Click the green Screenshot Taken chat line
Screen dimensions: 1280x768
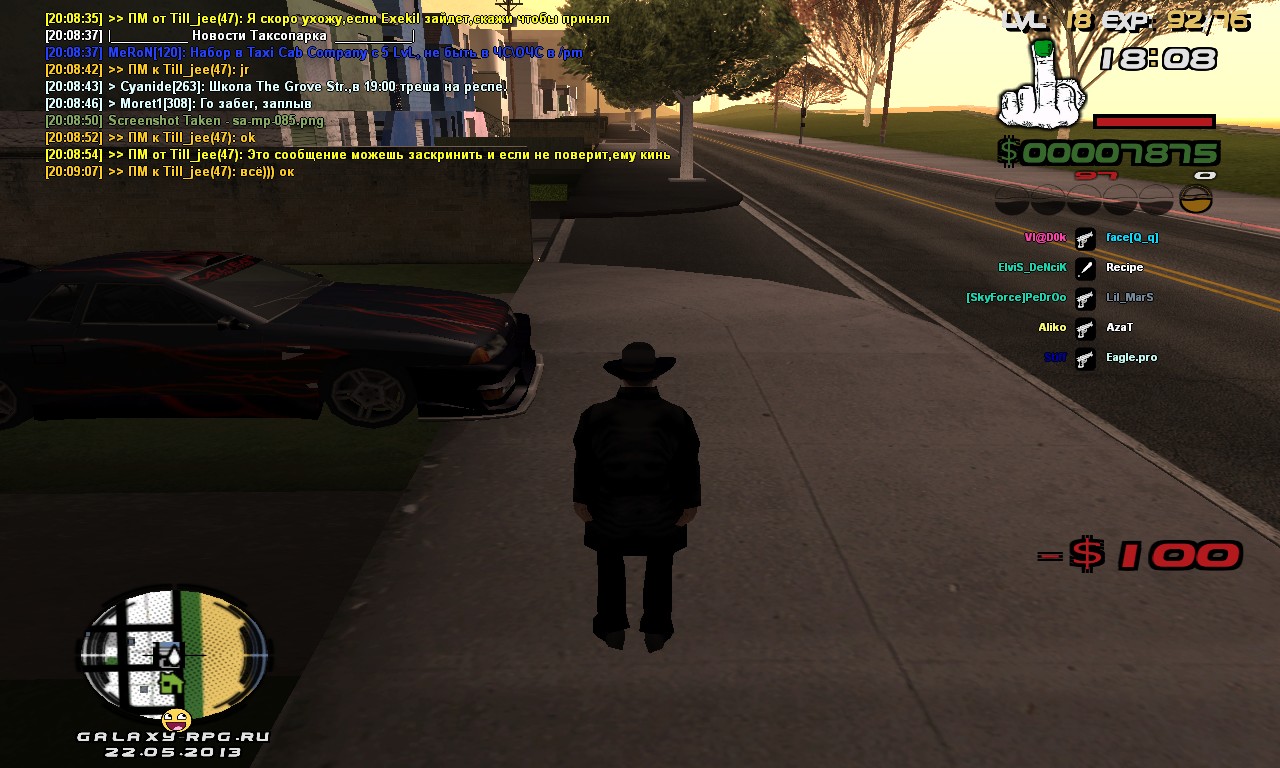pos(185,121)
